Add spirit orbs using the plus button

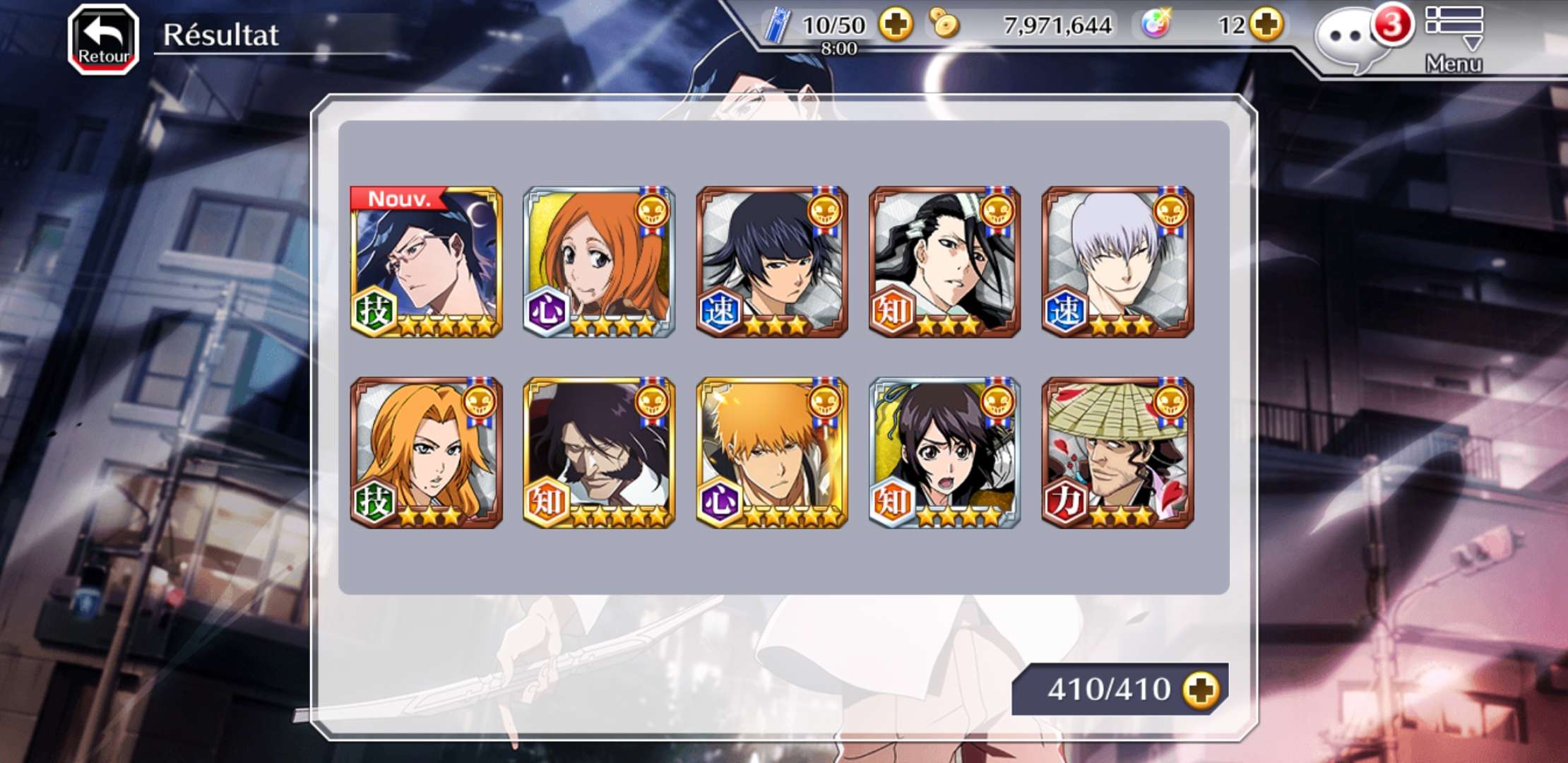pyautogui.click(x=1266, y=25)
